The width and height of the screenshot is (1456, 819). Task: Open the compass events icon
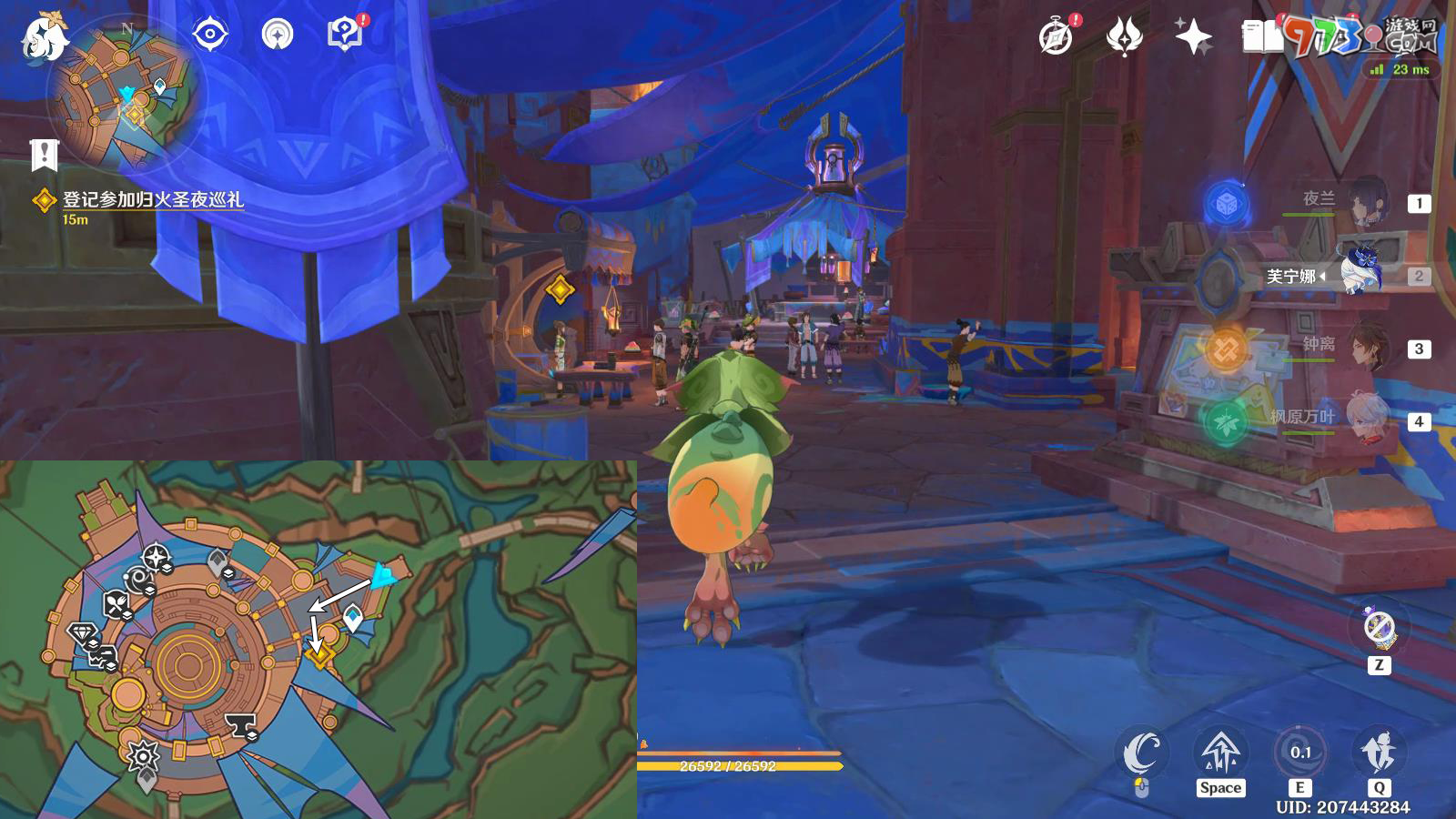click(x=1056, y=37)
